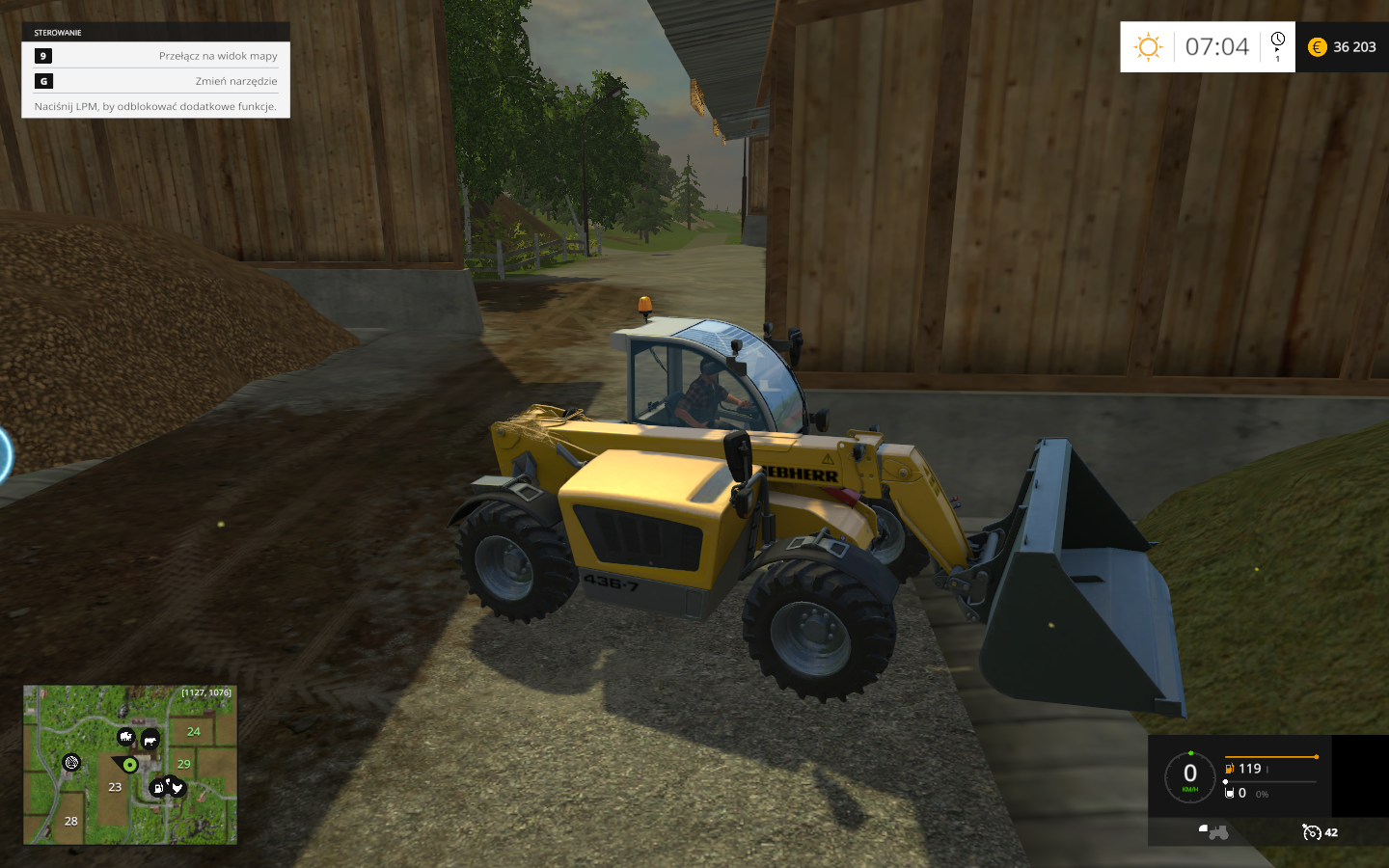
Task: Toggle the cruise control icon
Action: pos(1311,832)
